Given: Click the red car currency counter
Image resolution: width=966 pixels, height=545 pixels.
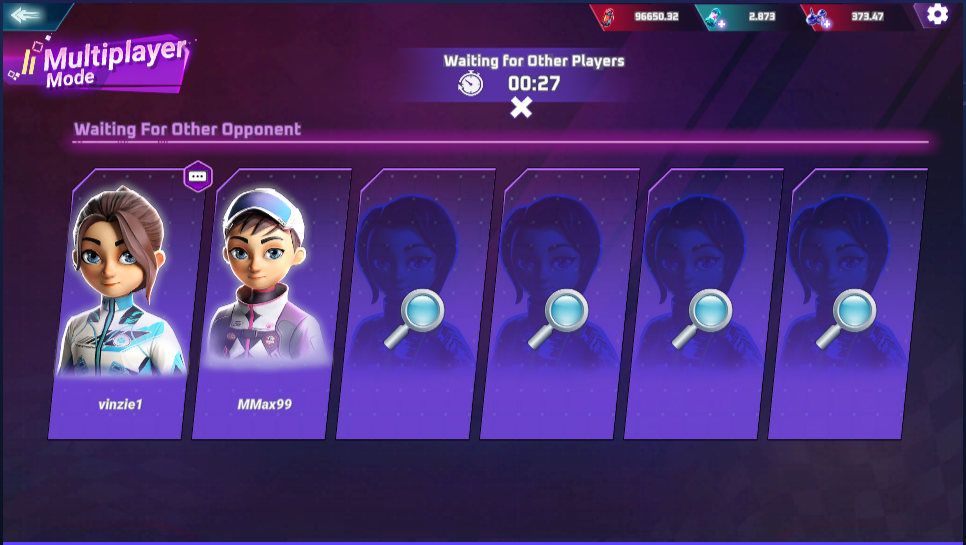Looking at the screenshot, I should 641,16.
